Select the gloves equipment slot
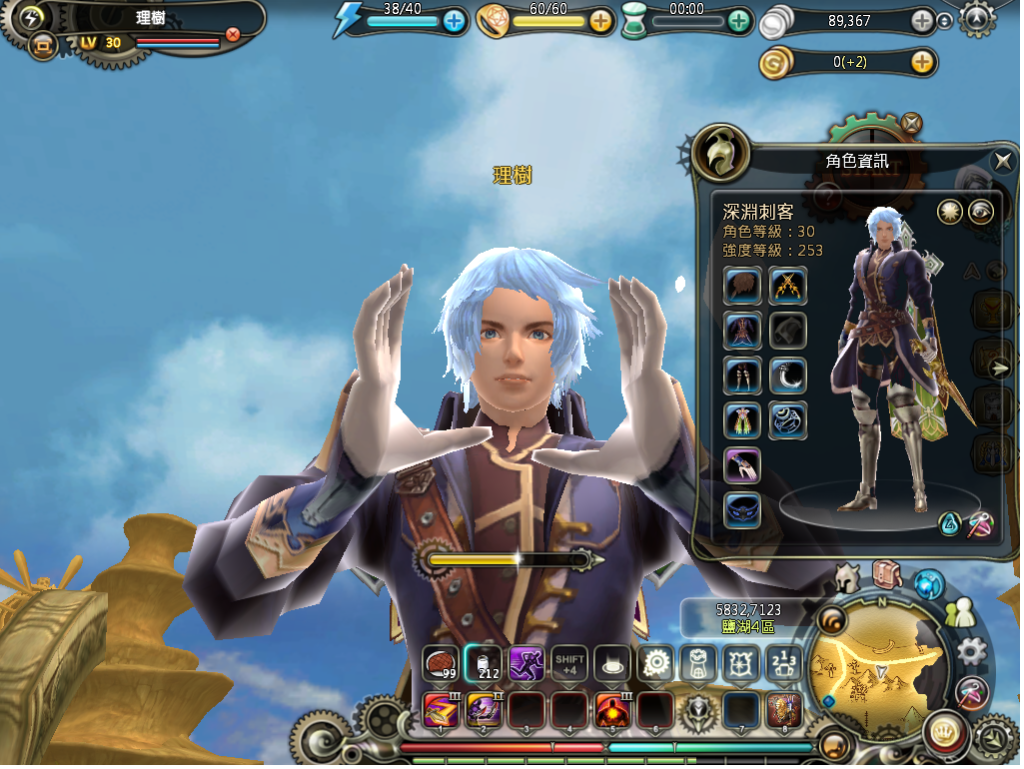1024x769 pixels. coord(742,465)
